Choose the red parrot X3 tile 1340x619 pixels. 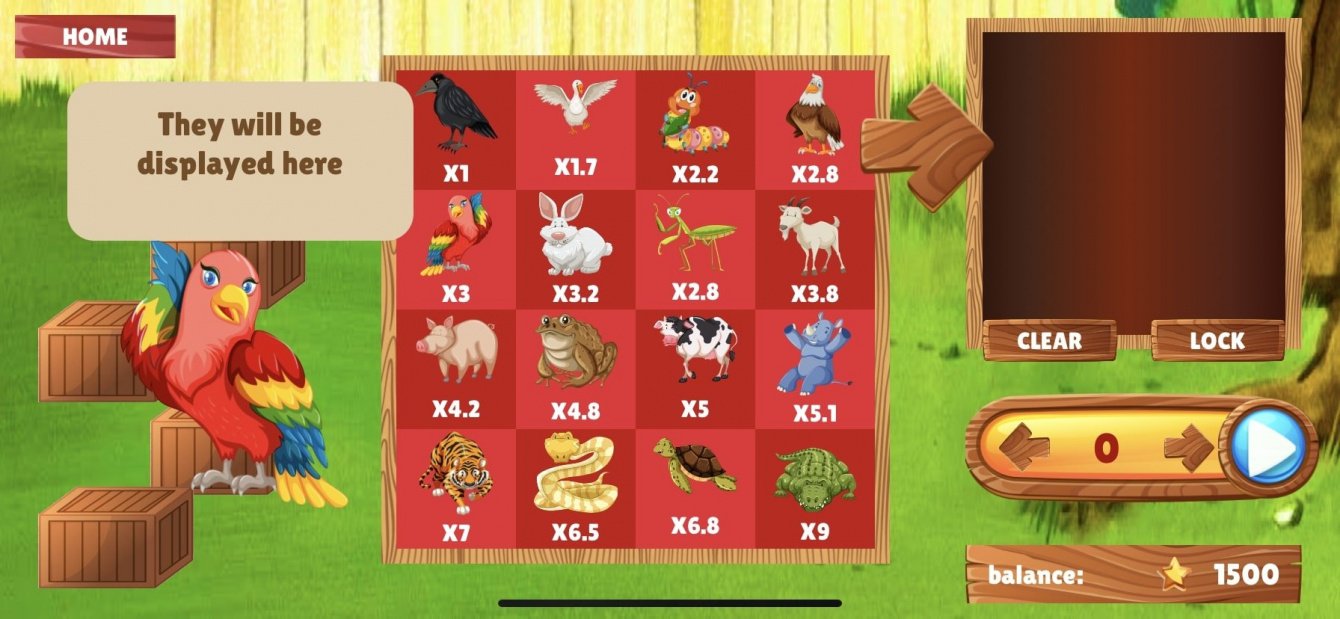tap(456, 249)
